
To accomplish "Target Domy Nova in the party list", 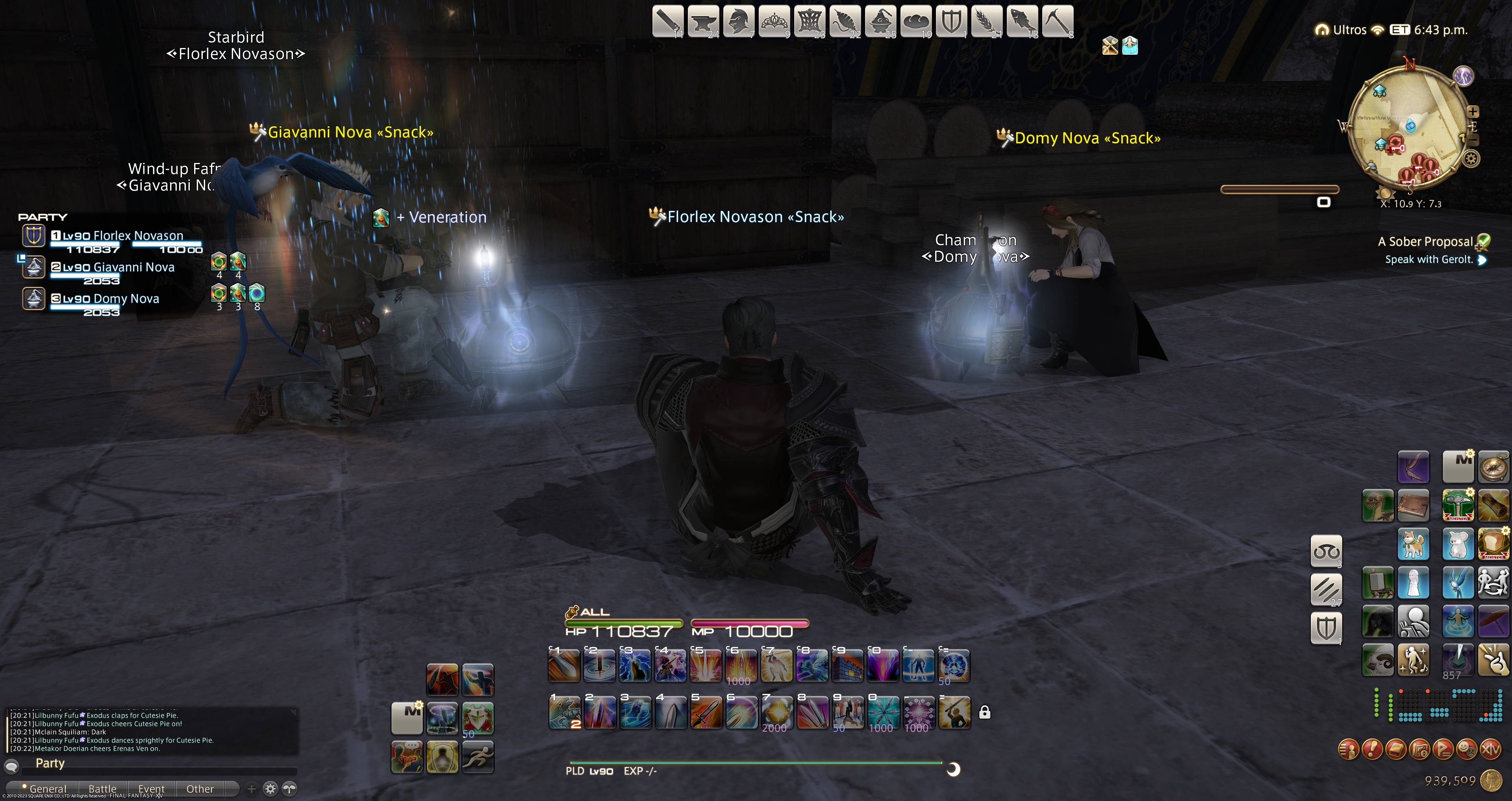I will coord(126,299).
